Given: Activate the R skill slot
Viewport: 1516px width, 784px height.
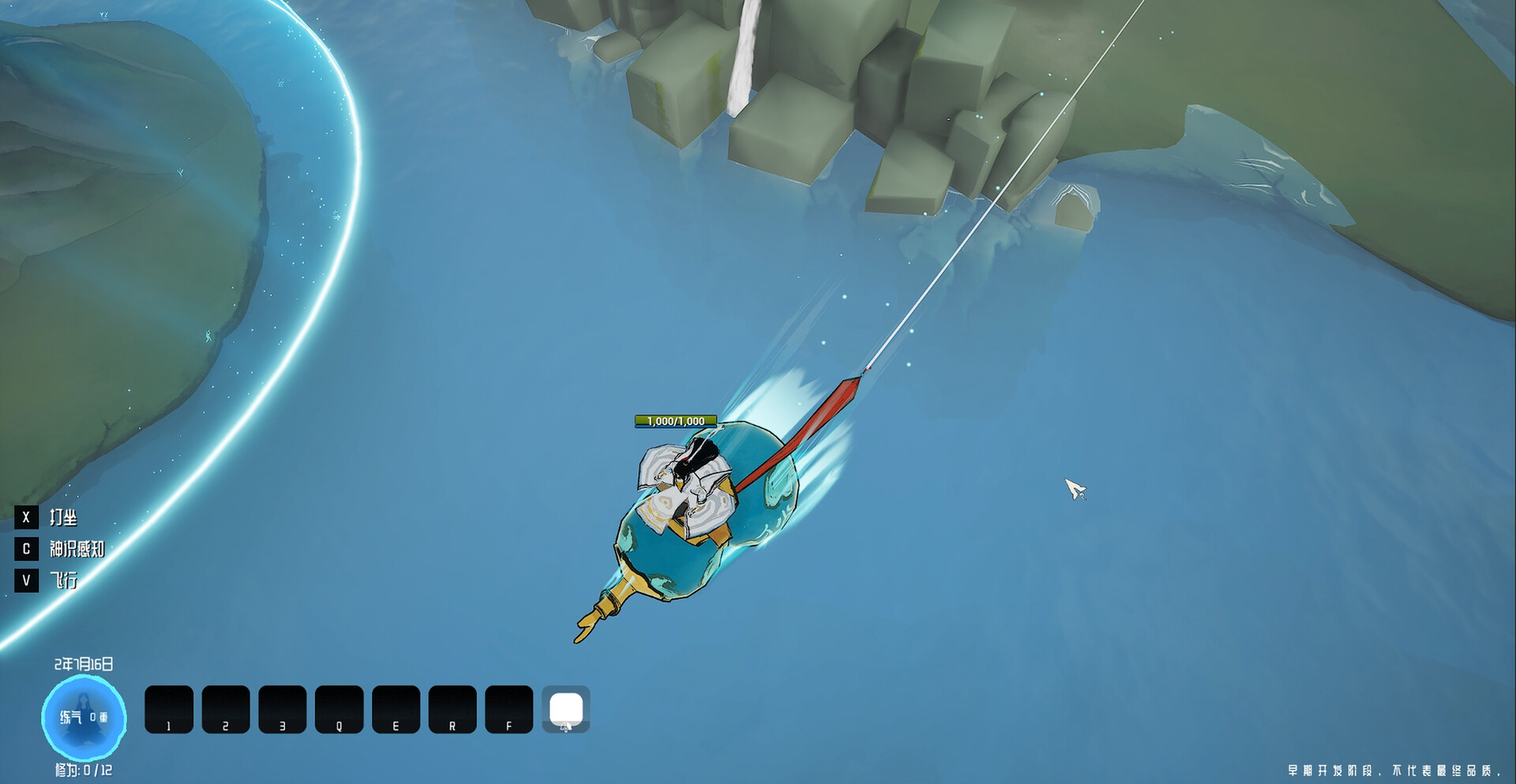Looking at the screenshot, I should pos(452,709).
